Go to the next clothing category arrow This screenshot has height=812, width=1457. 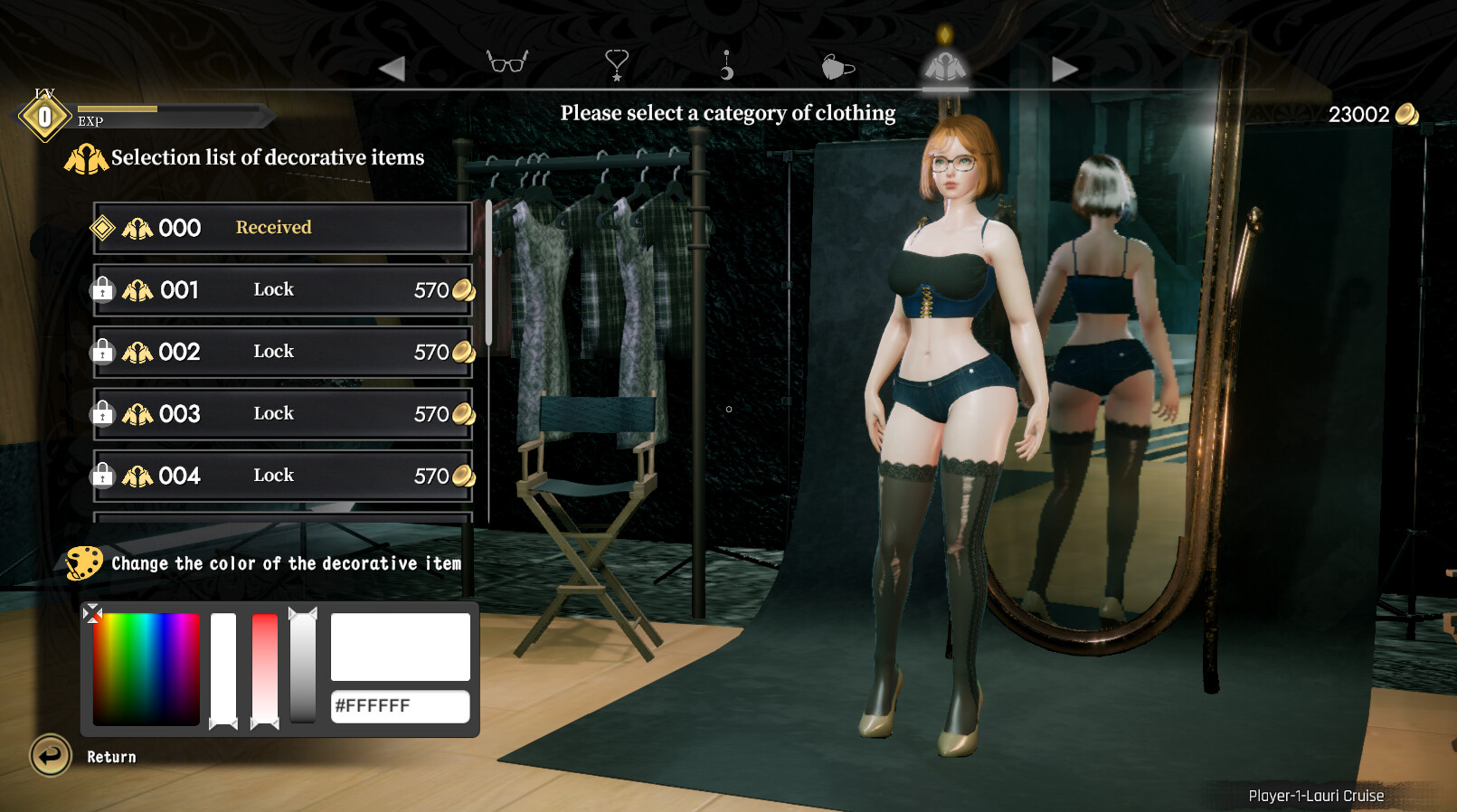coord(1064,69)
